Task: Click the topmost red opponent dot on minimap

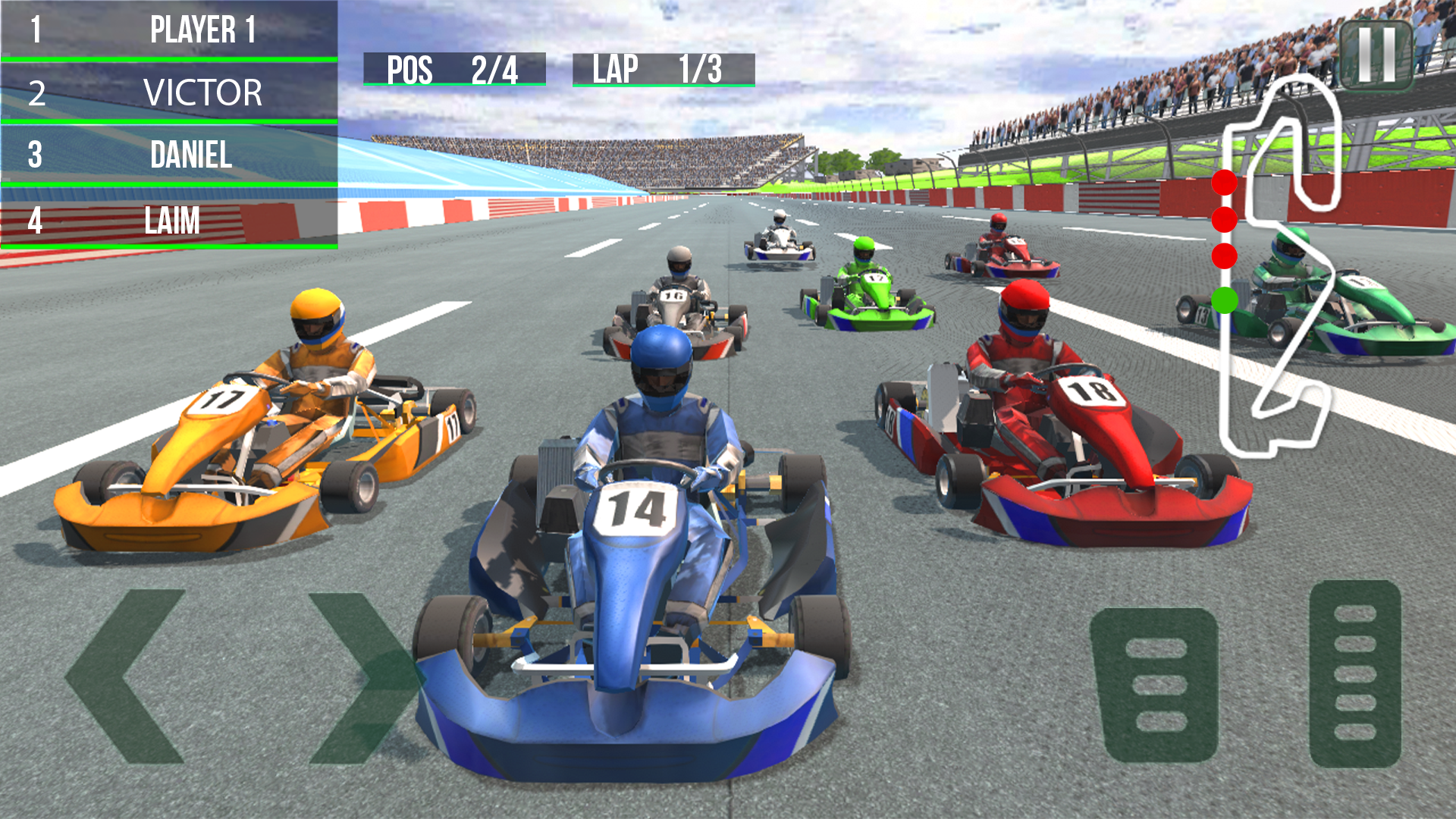Action: [1222, 181]
